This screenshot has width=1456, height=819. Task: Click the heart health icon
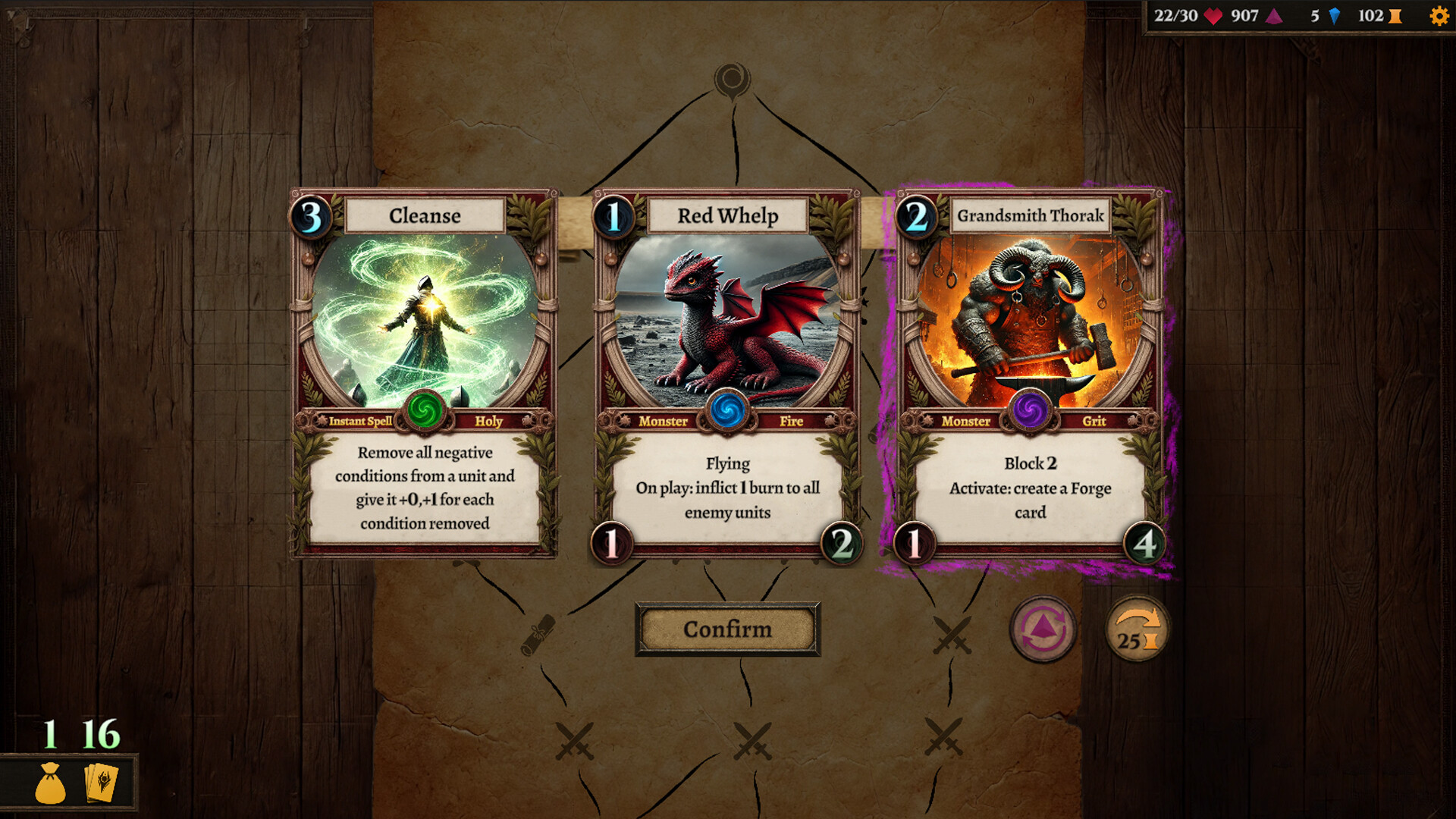[x=1214, y=14]
